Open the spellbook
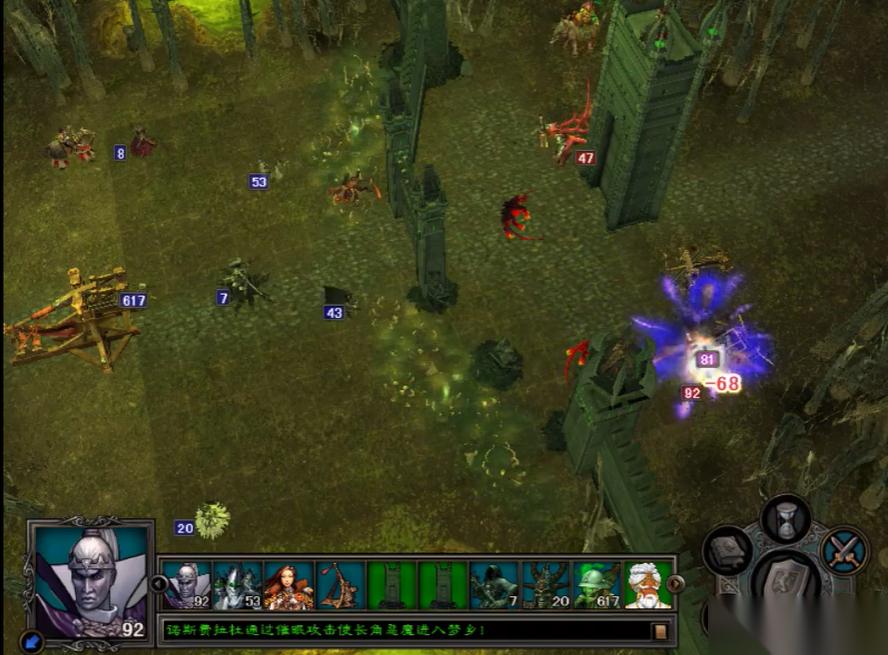 (727, 551)
